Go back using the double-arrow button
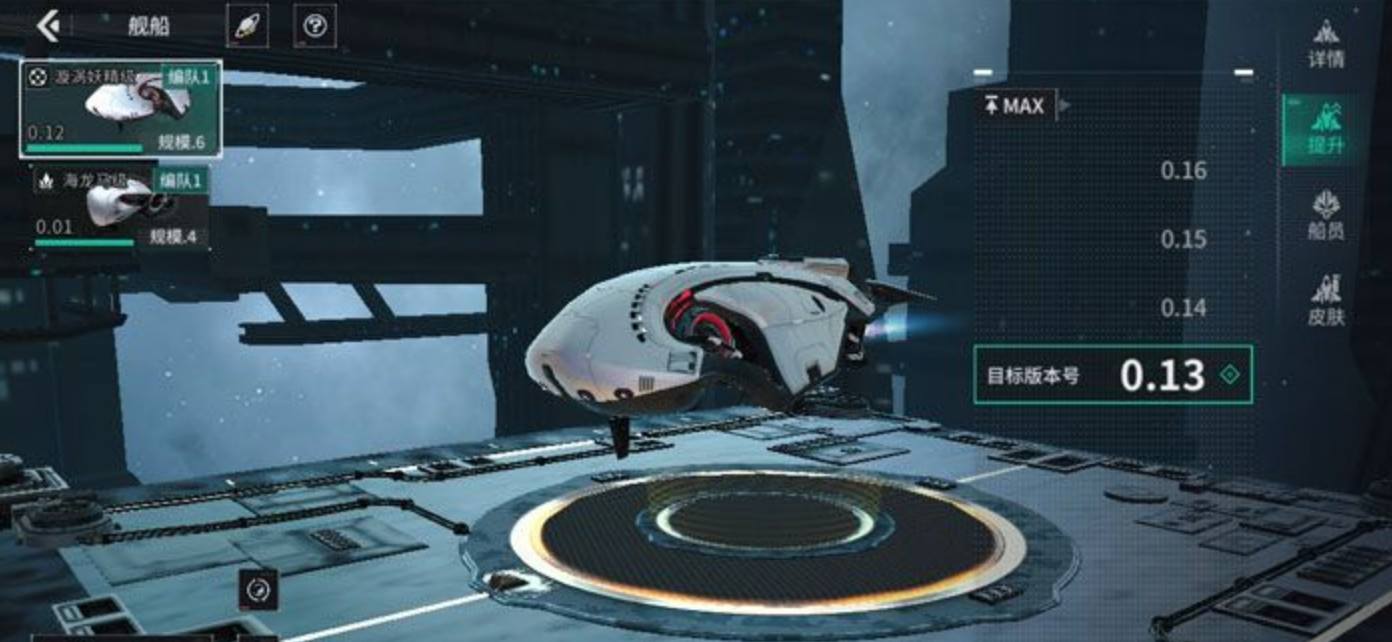This screenshot has width=1392, height=642. 48,26
